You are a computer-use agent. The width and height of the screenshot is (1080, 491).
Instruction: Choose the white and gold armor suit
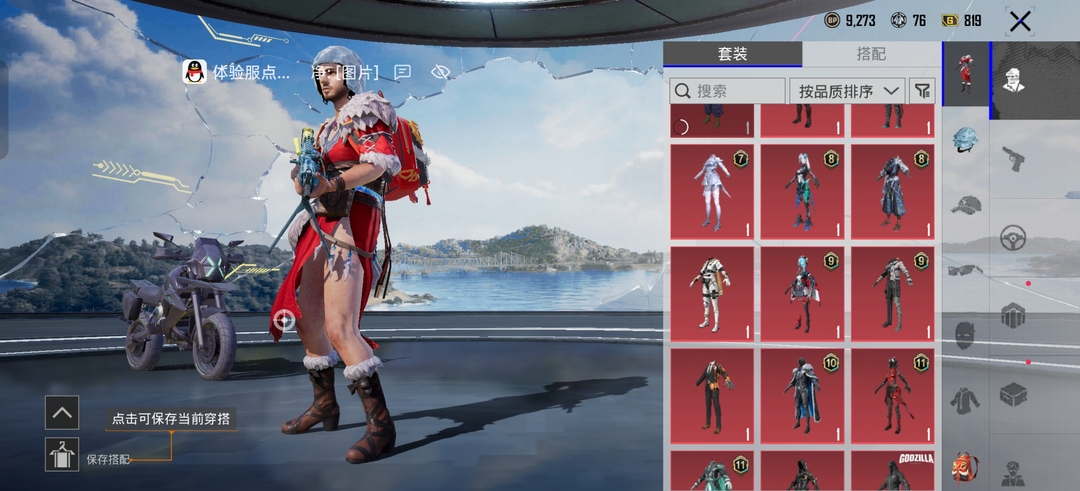pyautogui.click(x=711, y=294)
